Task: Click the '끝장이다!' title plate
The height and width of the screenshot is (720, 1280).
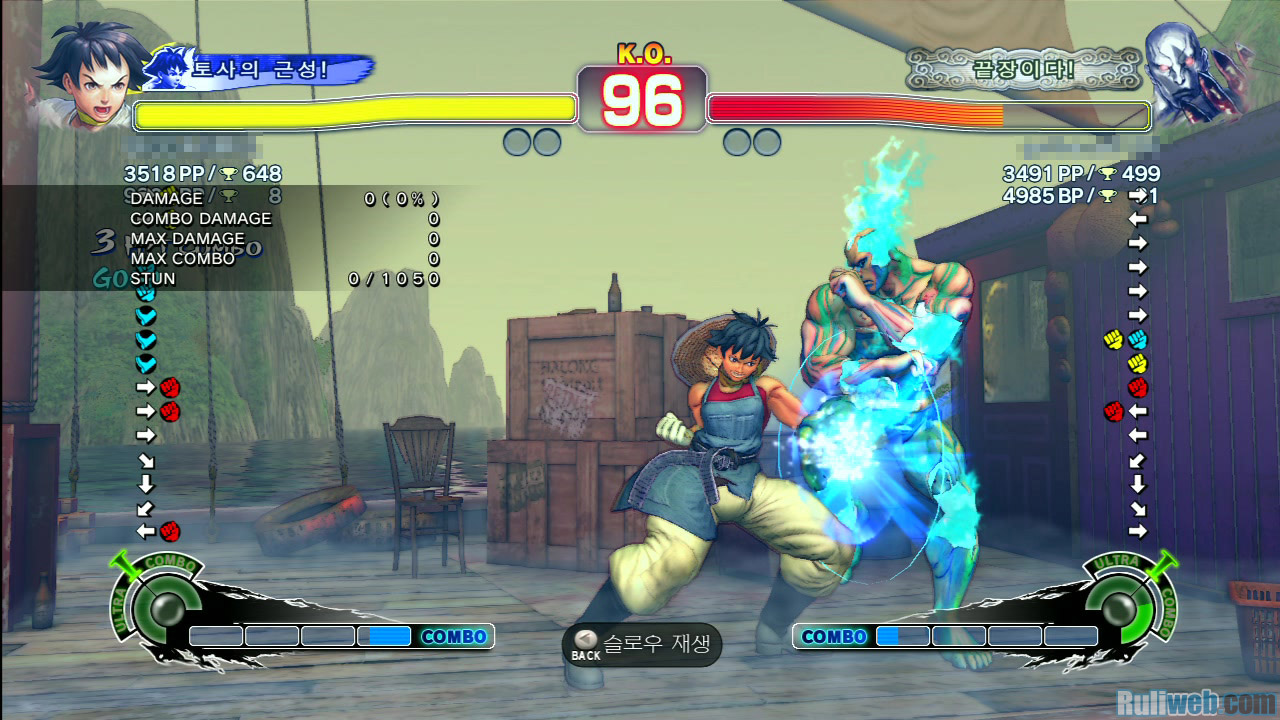Action: point(1022,70)
